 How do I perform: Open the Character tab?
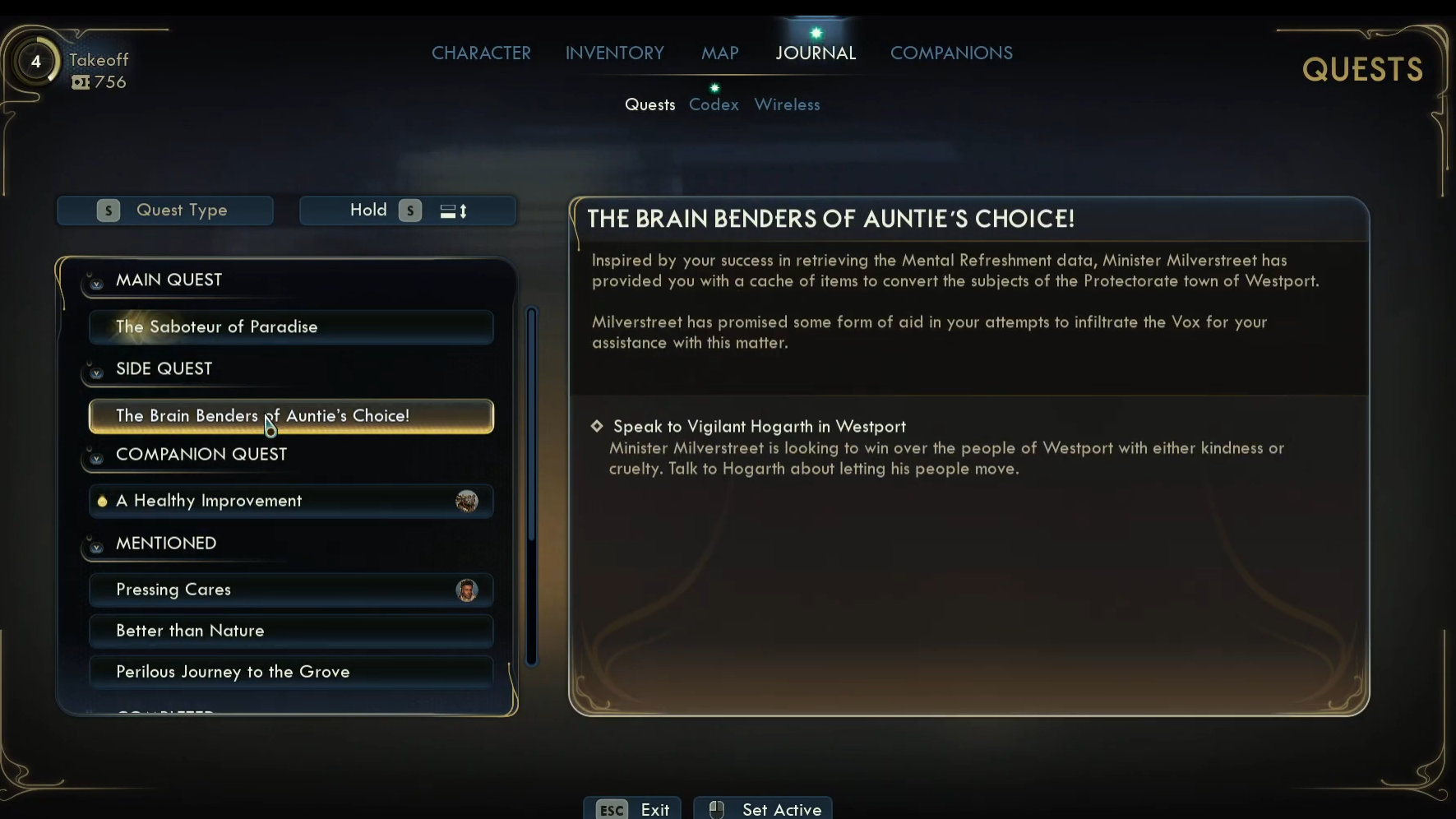[481, 53]
